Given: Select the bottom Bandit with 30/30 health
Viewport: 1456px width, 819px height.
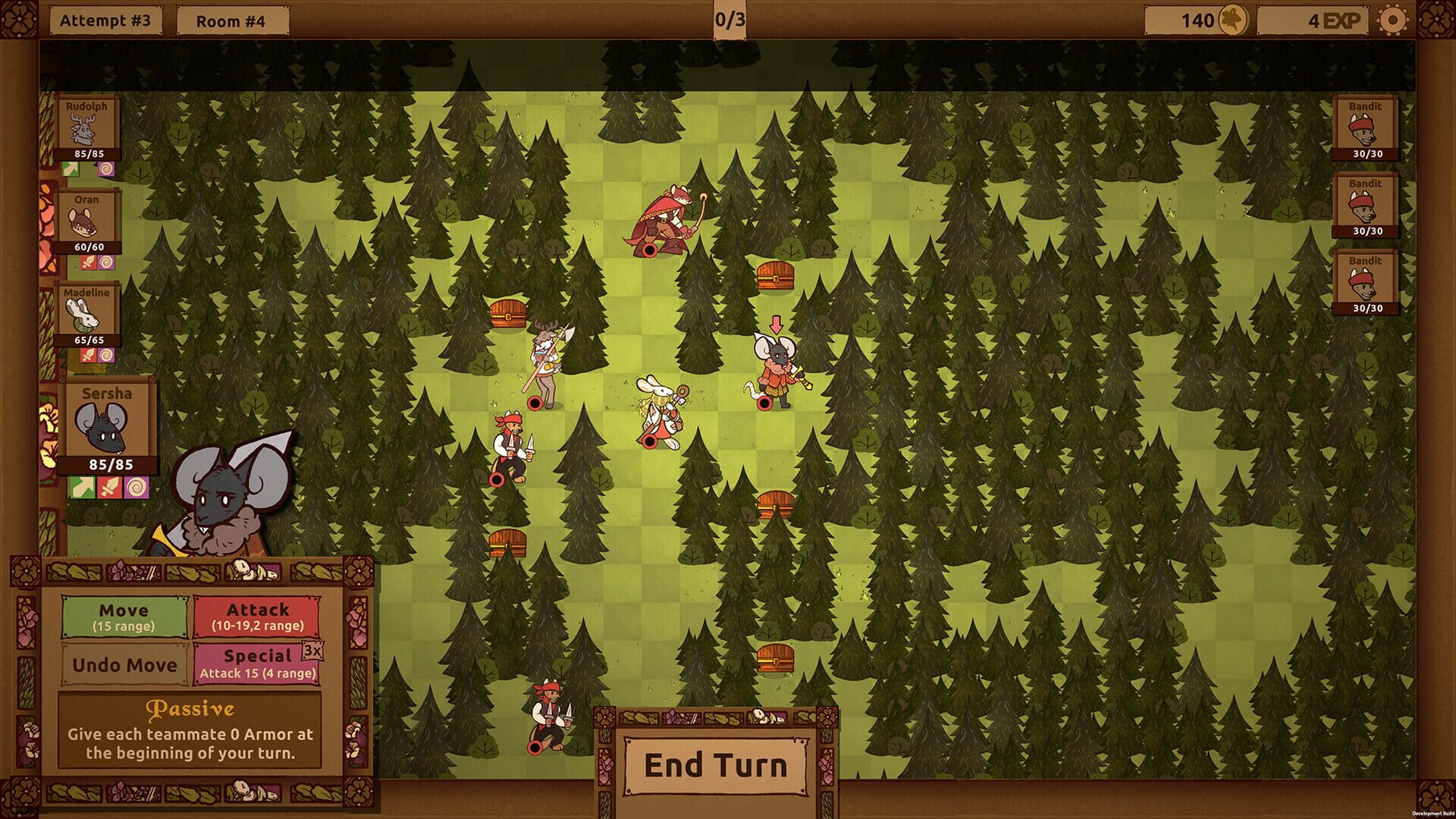Looking at the screenshot, I should point(1365,281).
